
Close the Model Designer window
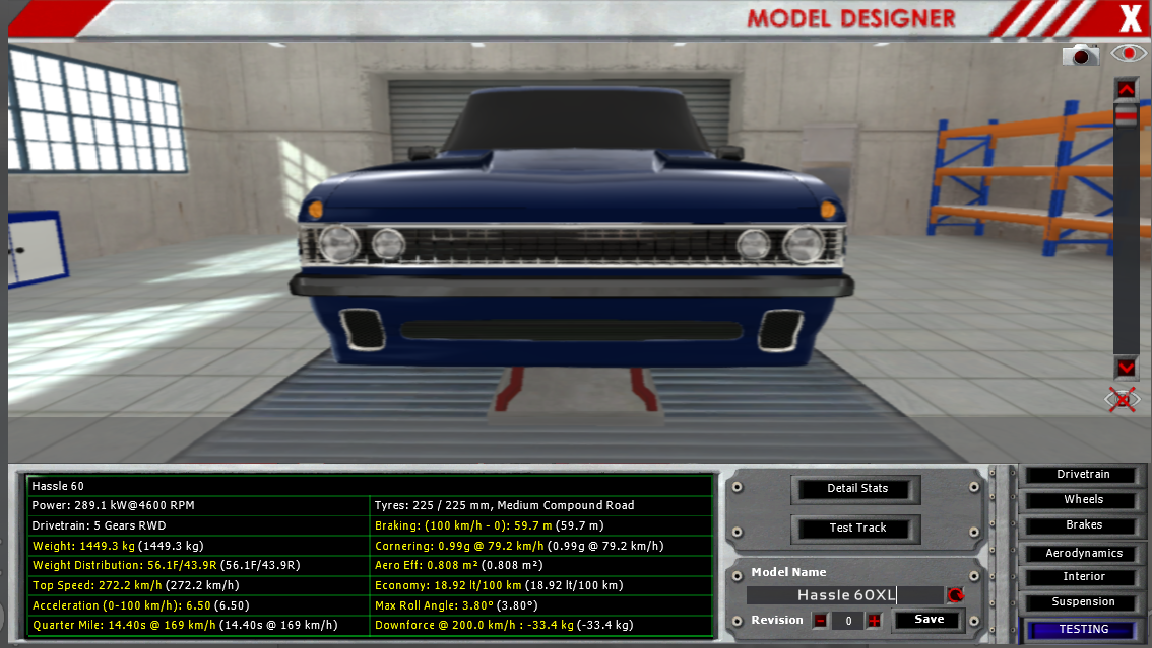click(1129, 18)
